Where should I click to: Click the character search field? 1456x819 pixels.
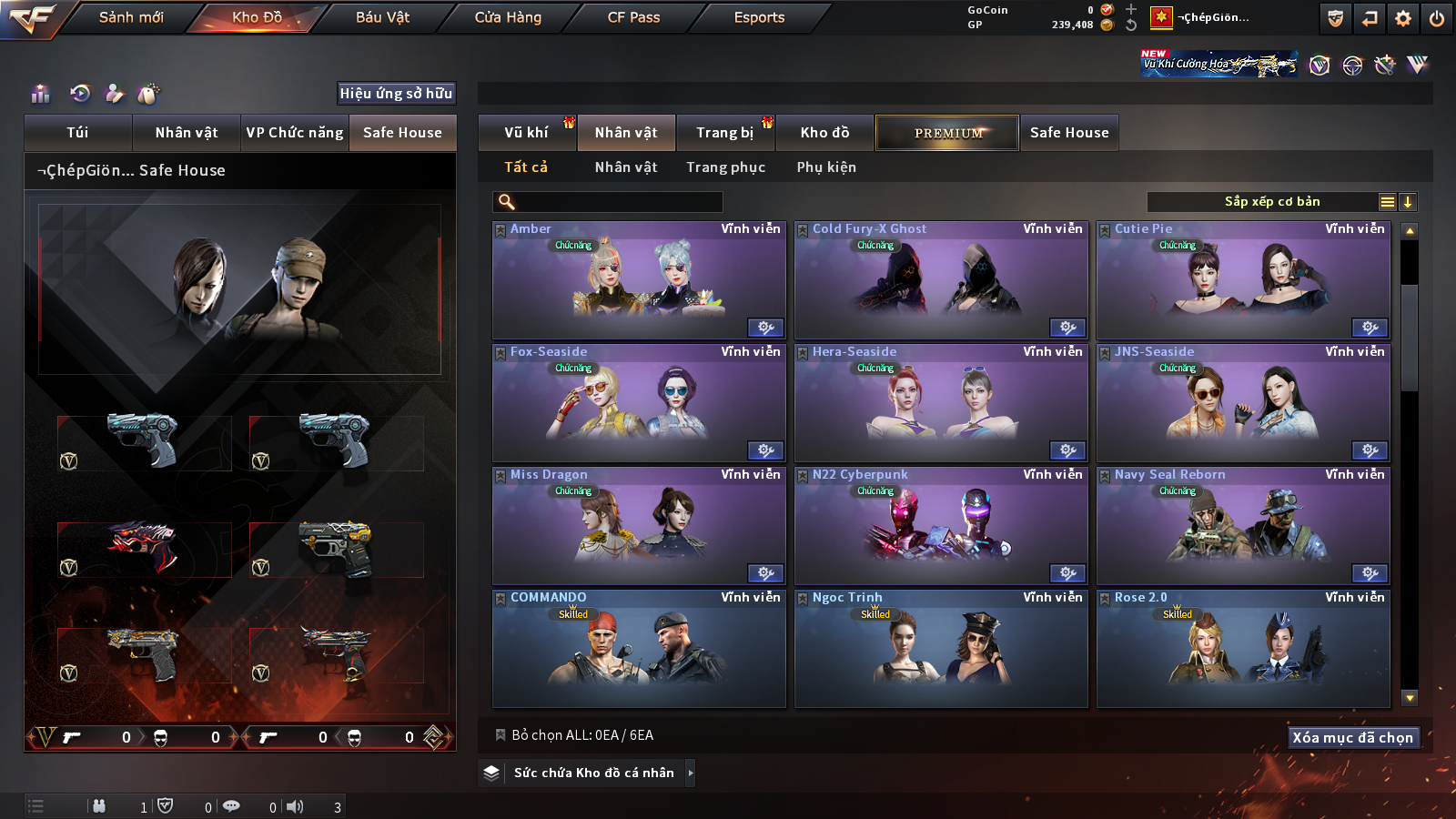tap(619, 202)
